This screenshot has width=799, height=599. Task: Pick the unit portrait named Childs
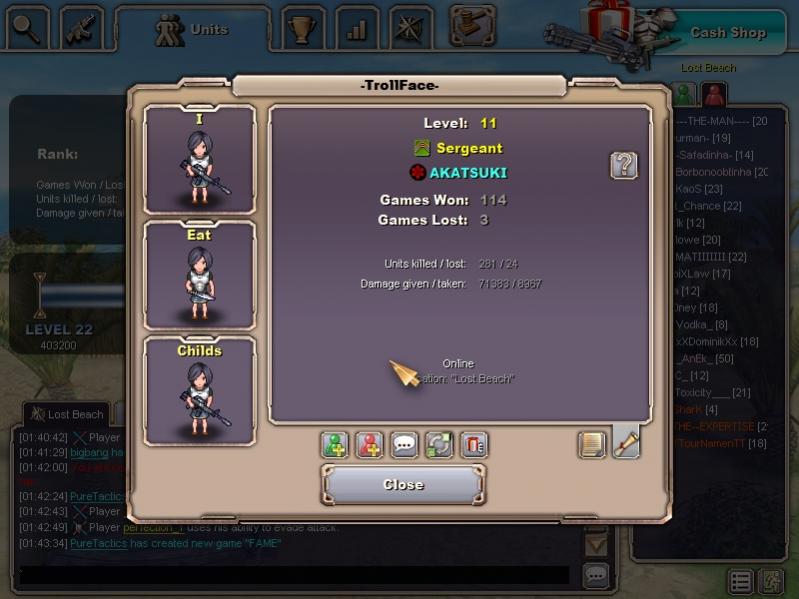pos(200,391)
